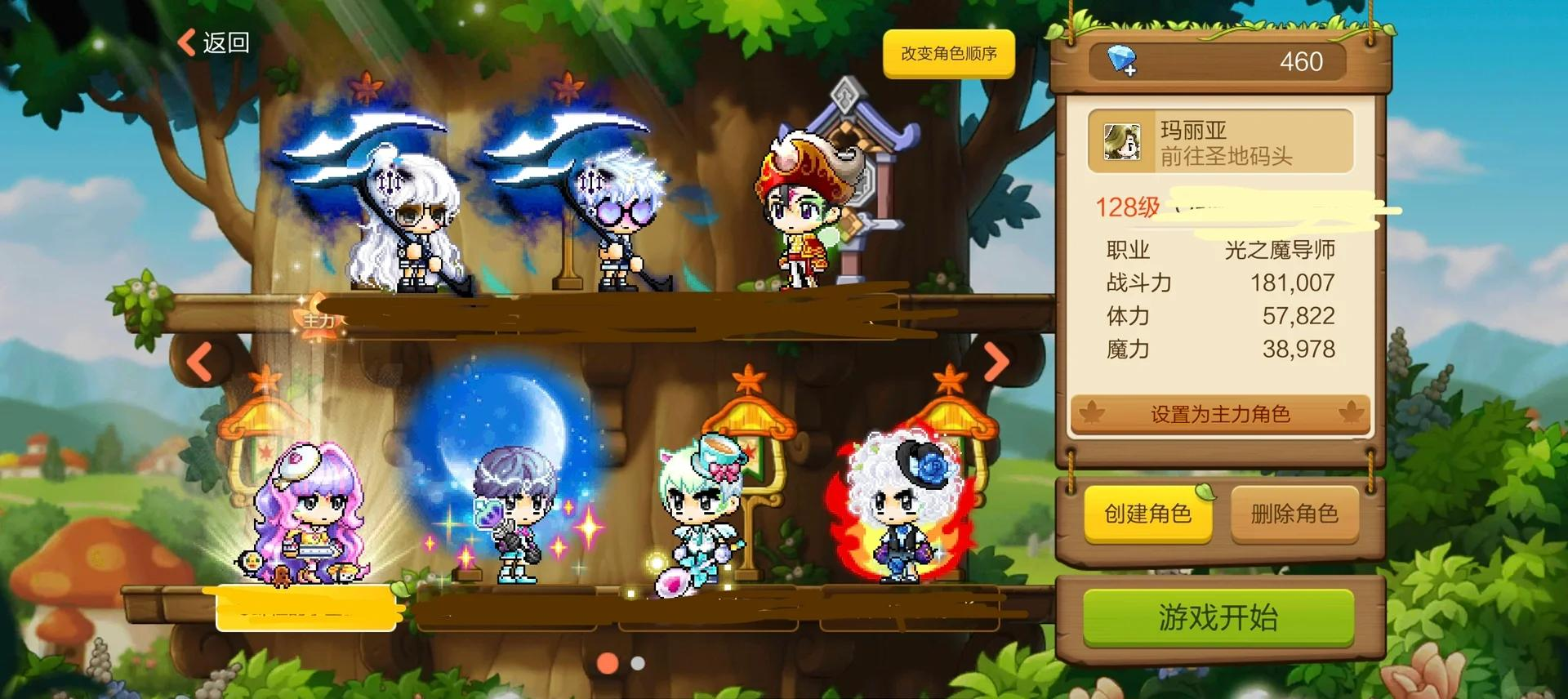1568x699 pixels.
Task: Open the 玛丽亚 quest info panel
Action: tap(1220, 142)
